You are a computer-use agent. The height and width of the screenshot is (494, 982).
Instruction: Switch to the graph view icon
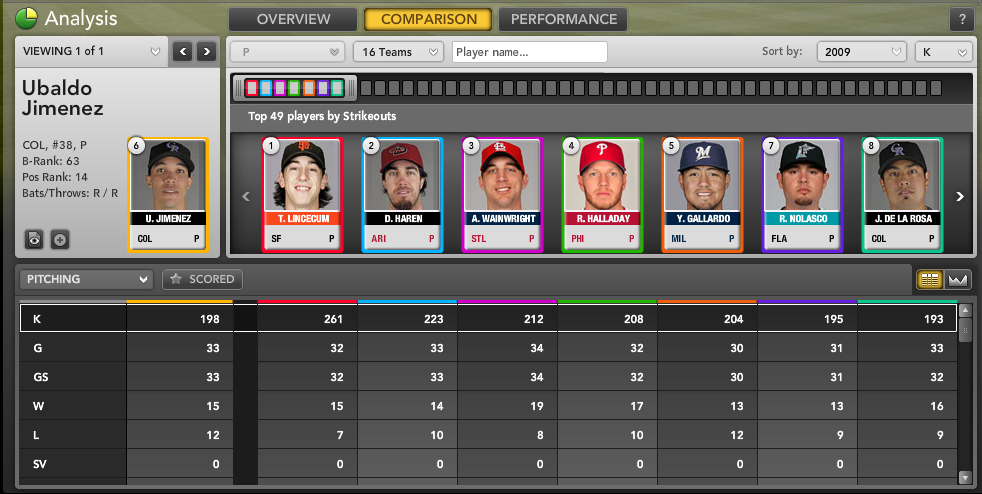click(x=959, y=280)
